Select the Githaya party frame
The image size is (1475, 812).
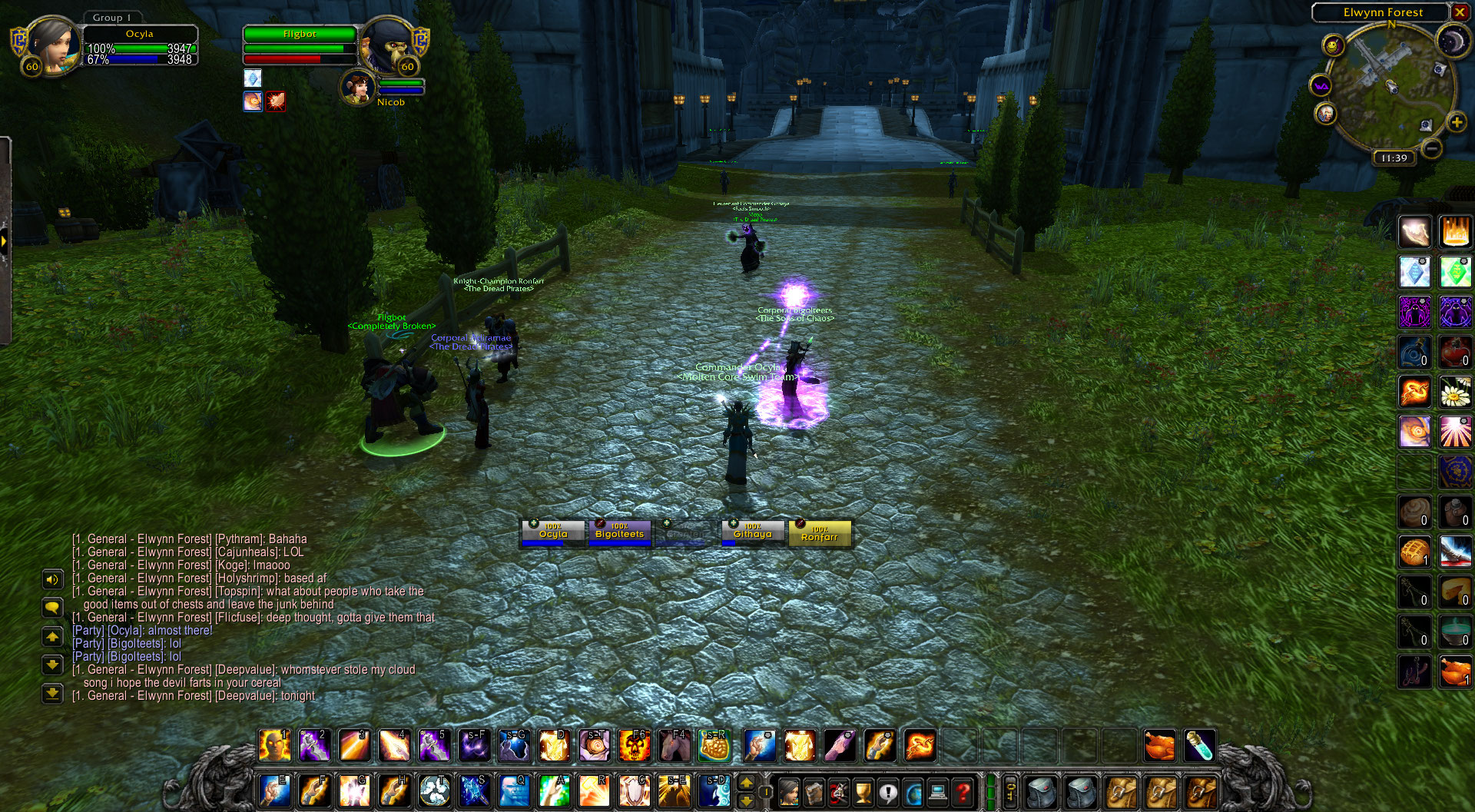tap(752, 532)
